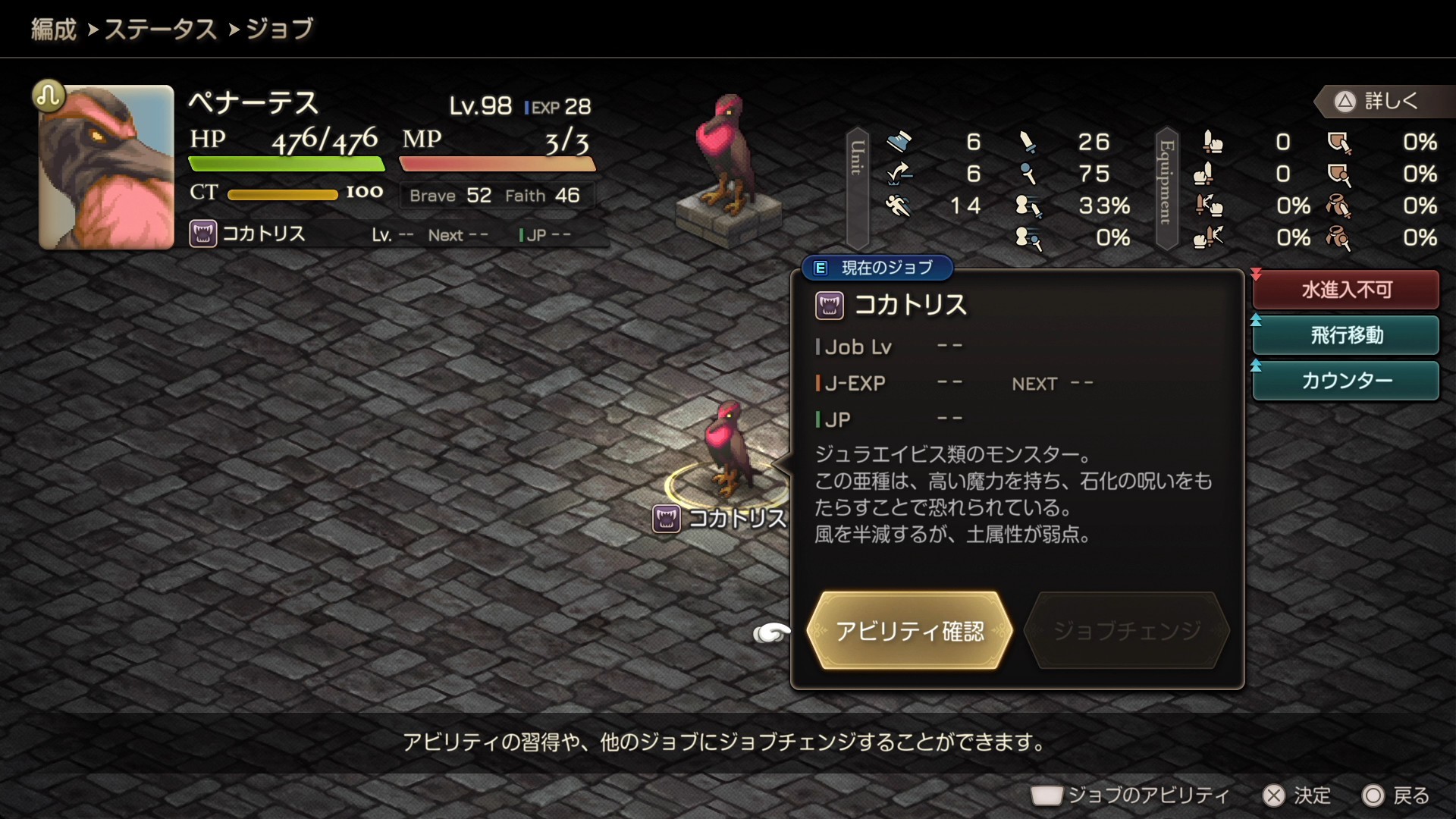This screenshot has width=1456, height=819.
Task: Click 戻る back in footer
Action: click(1396, 795)
